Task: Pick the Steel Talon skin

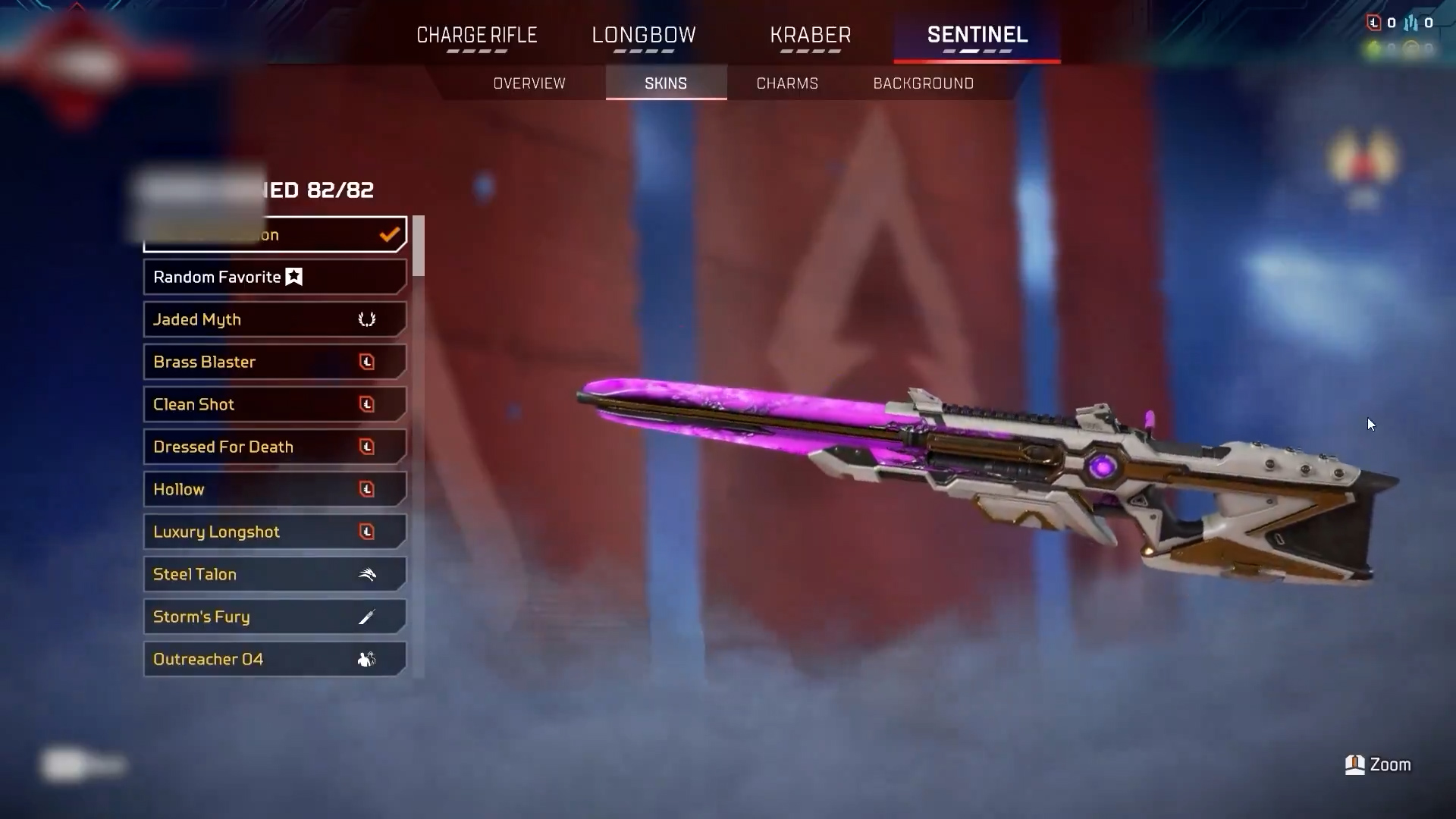Action: coord(275,575)
